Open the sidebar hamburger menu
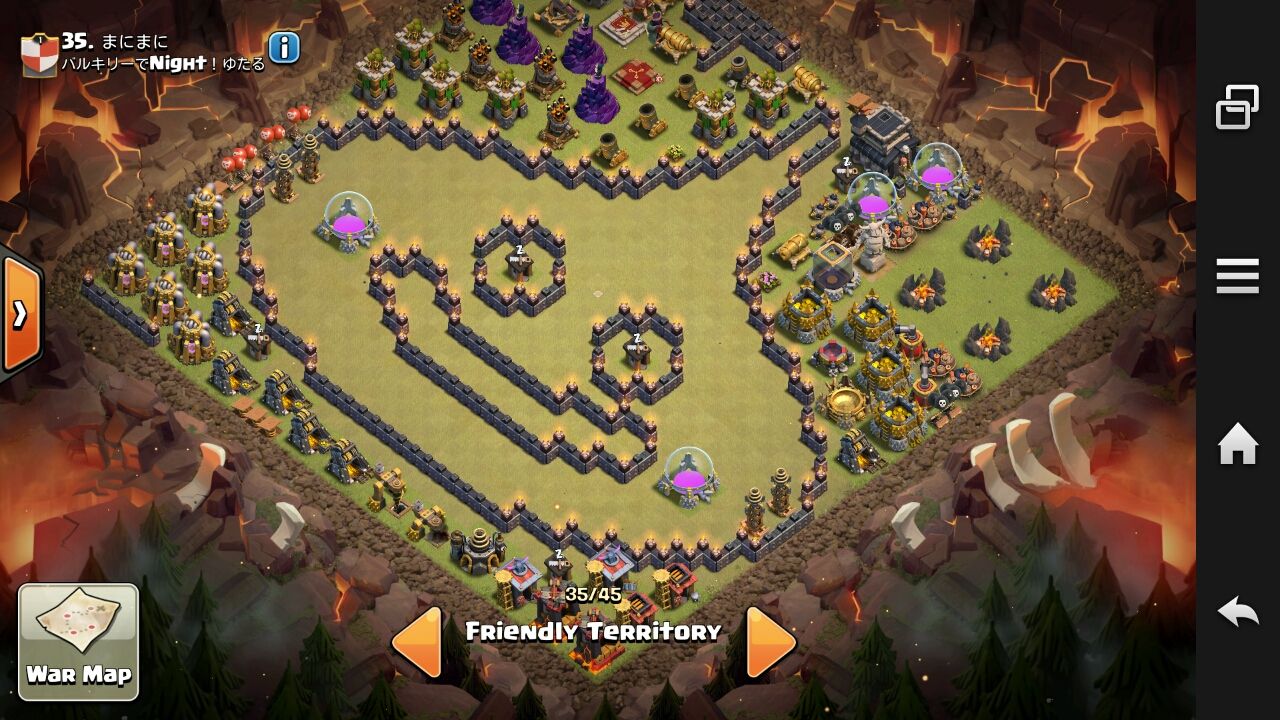This screenshot has width=1280, height=720. point(1236,276)
